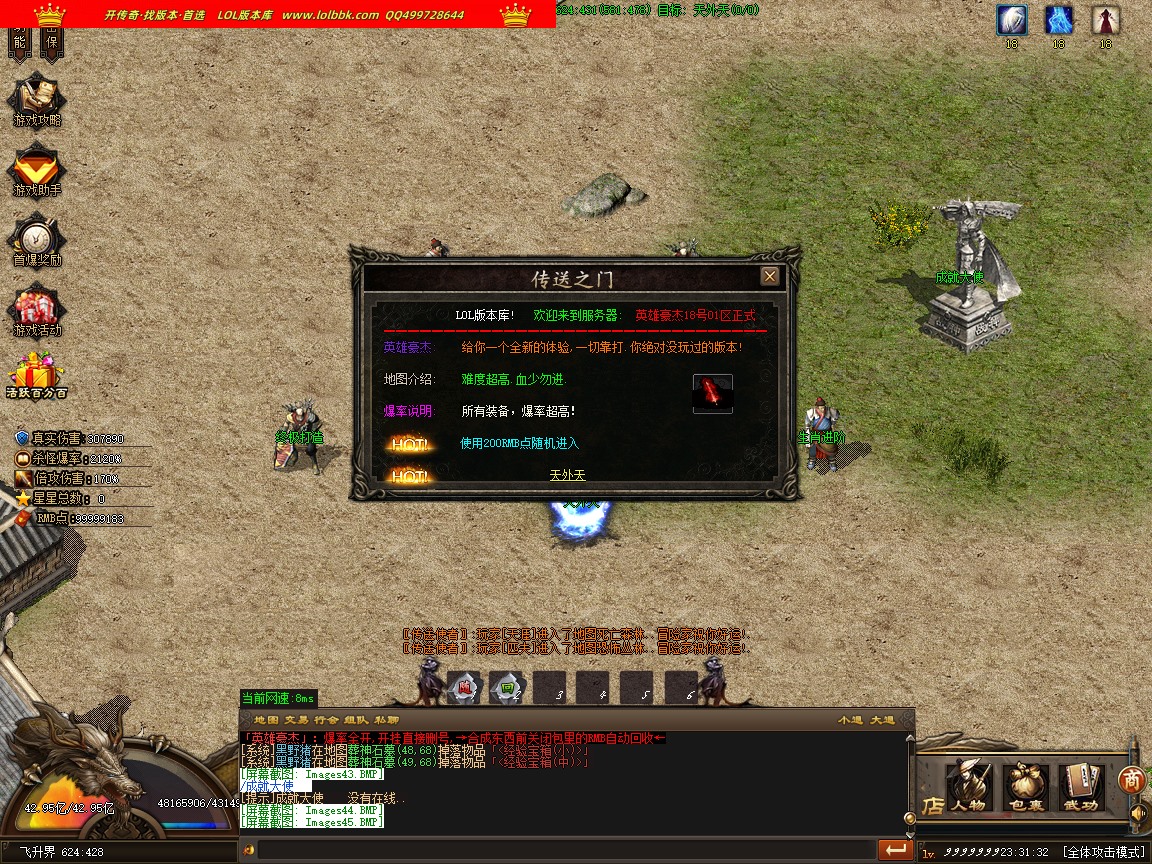Open the 武功 skills book
The height and width of the screenshot is (864, 1152).
point(1080,786)
